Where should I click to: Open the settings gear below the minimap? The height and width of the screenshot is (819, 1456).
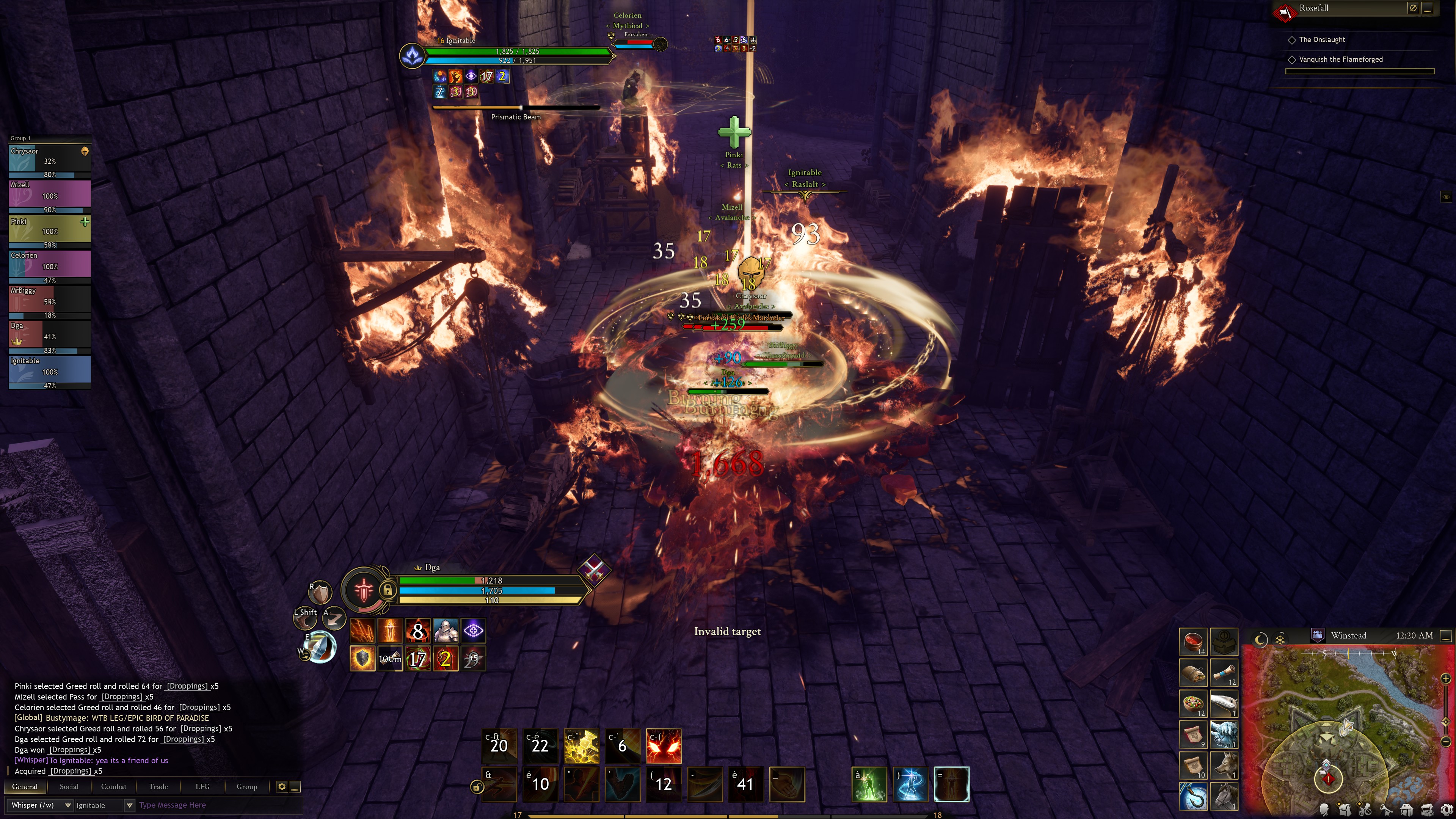point(1447,810)
